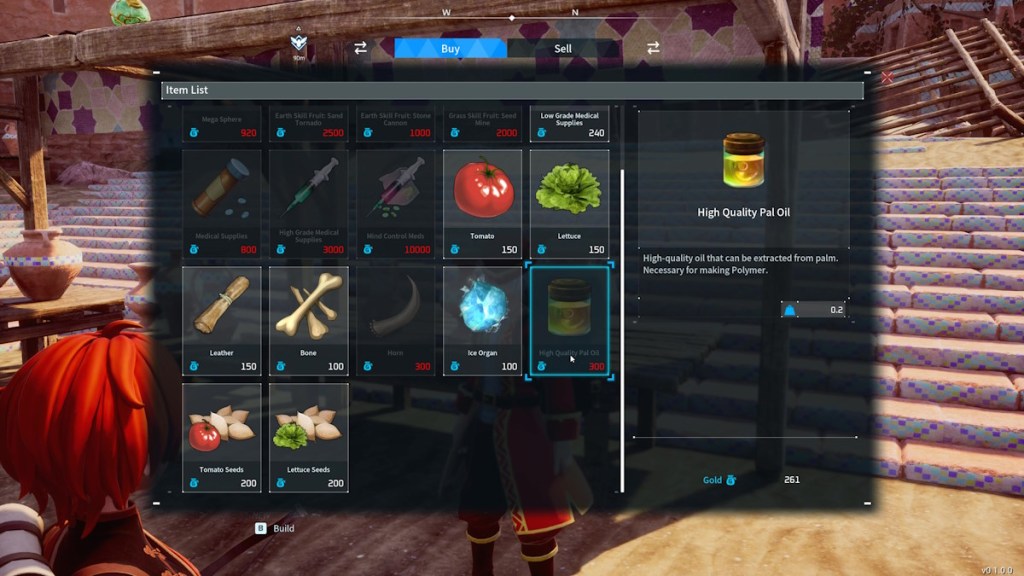
Task: Select the Mega Sphere item
Action: point(222,124)
